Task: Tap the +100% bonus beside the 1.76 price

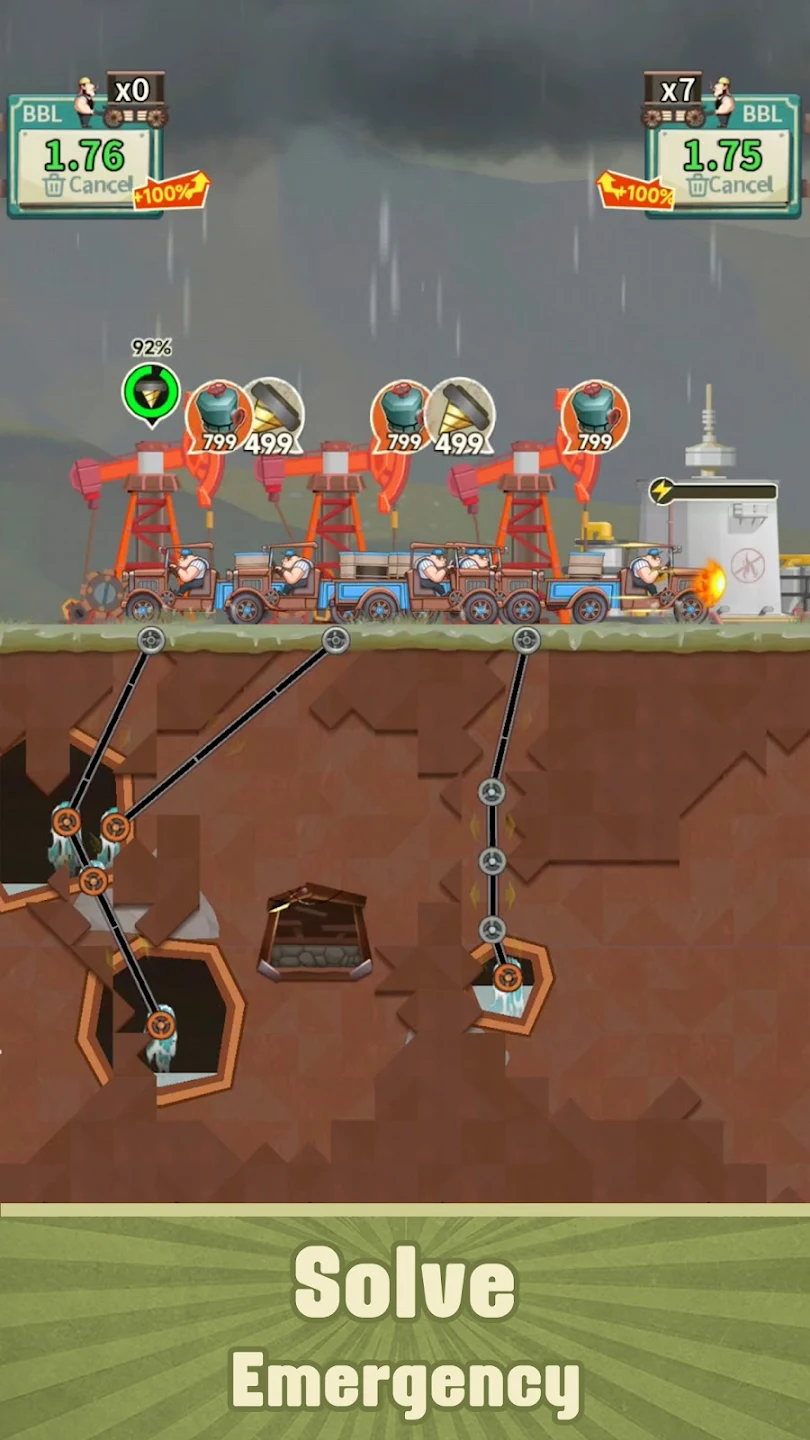Action: tap(171, 191)
